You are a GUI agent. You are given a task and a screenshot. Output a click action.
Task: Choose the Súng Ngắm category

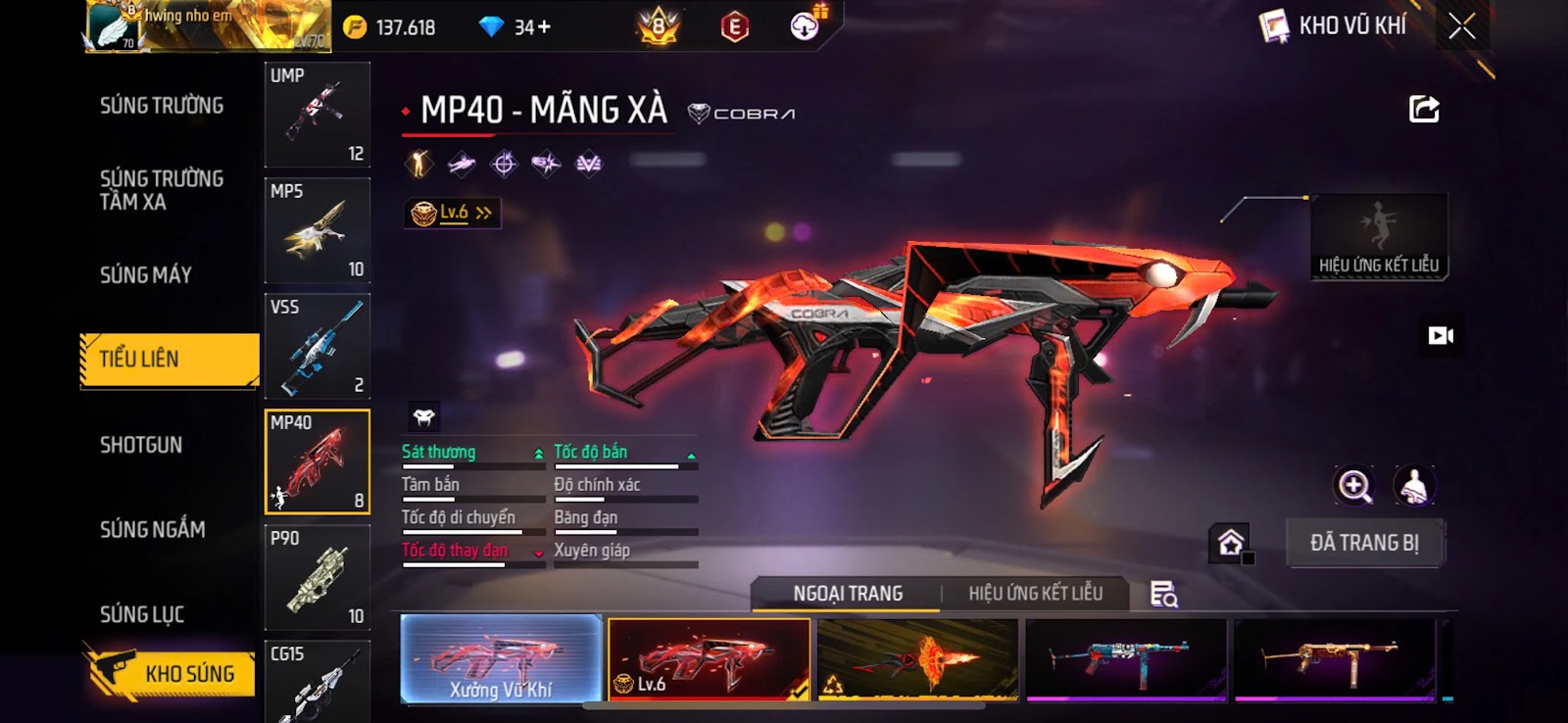click(x=153, y=530)
